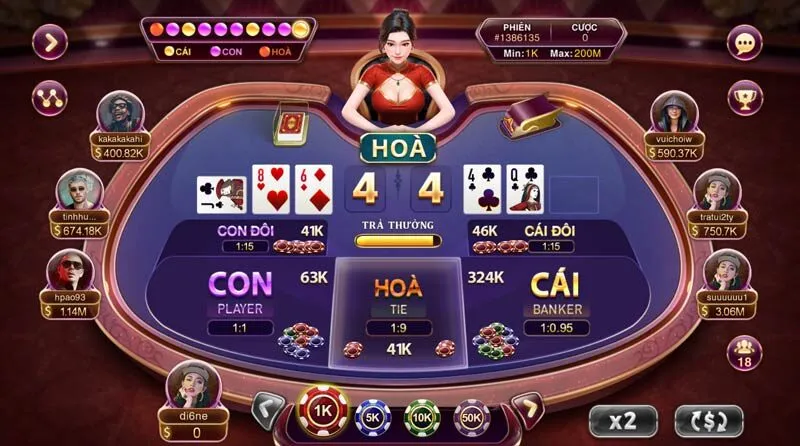Select the 50K chip
This screenshot has width=800, height=446.
click(x=471, y=414)
